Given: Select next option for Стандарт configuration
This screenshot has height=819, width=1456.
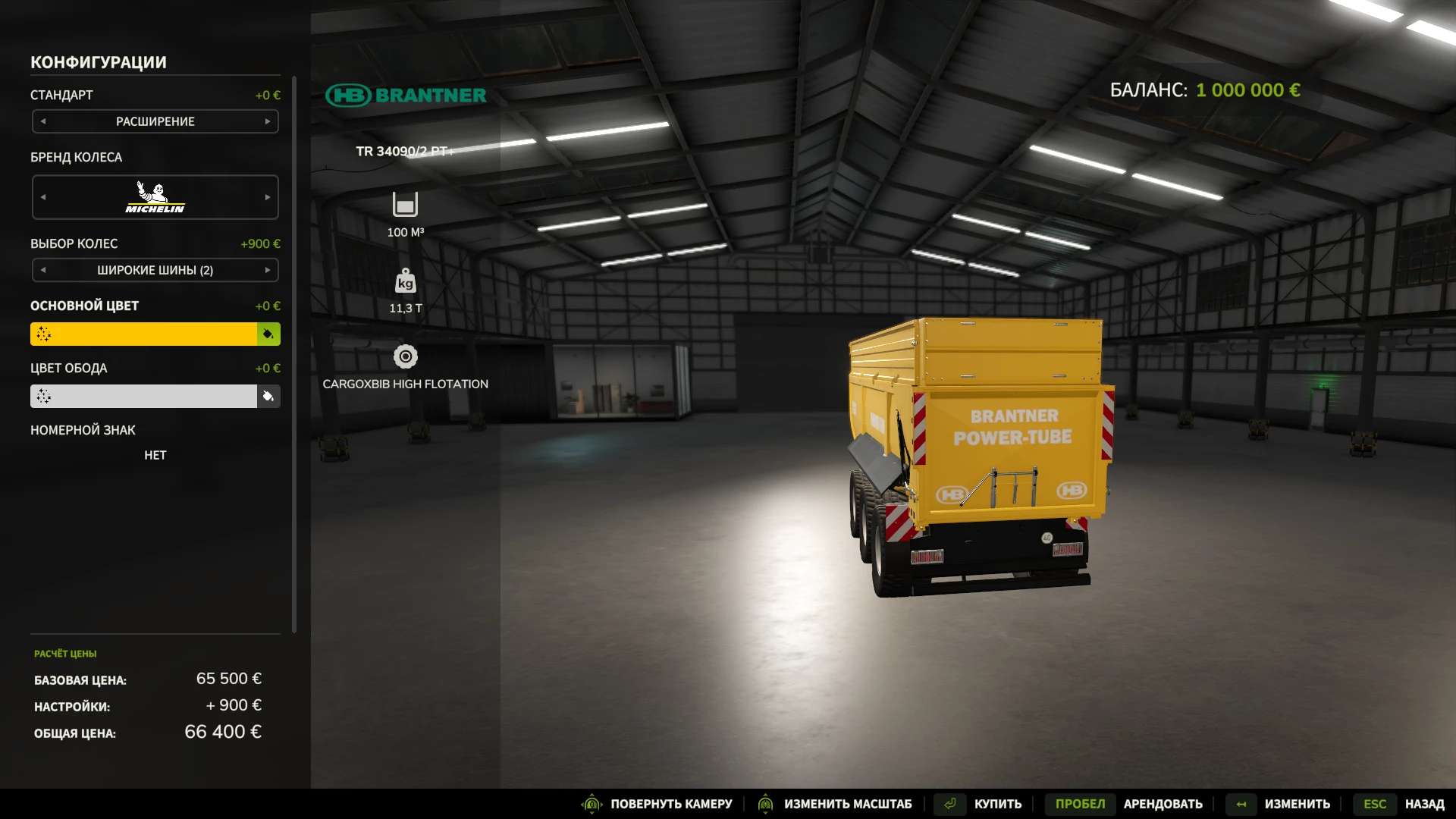Looking at the screenshot, I should tap(268, 121).
